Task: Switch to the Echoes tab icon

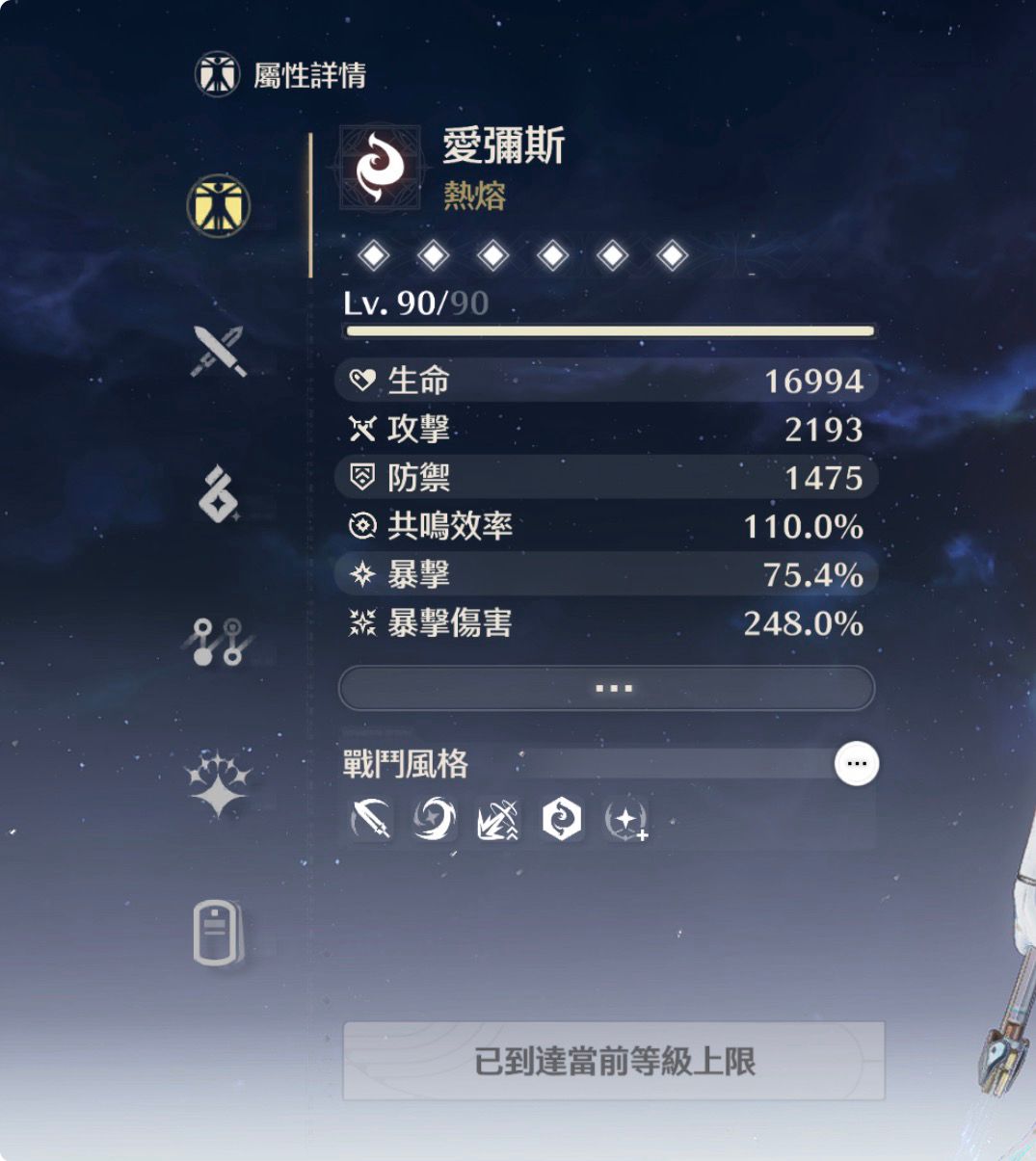Action: pos(219,493)
